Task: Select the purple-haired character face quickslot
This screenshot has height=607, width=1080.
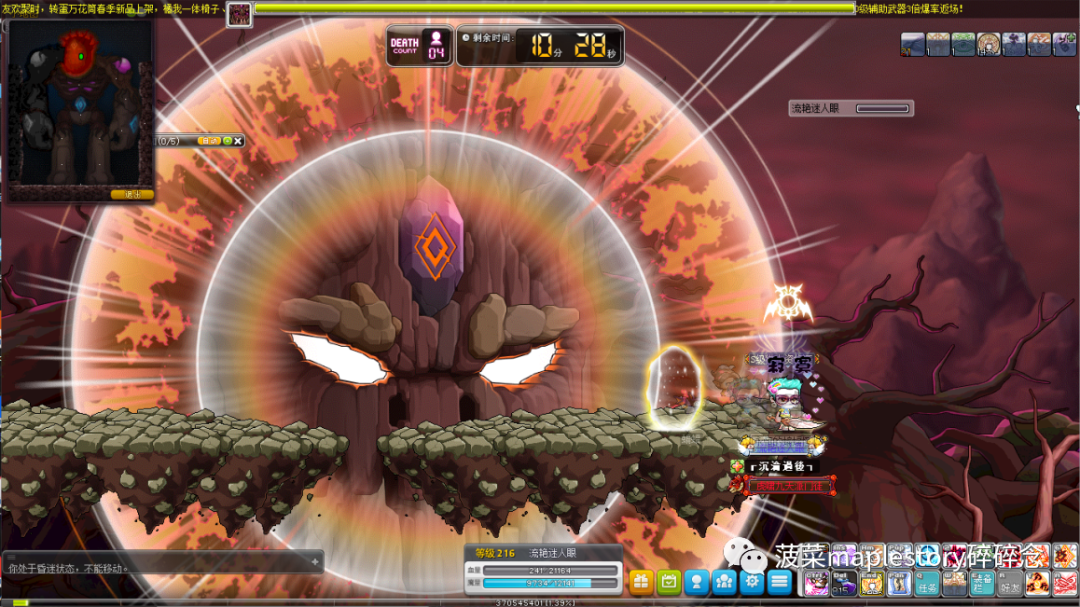Action: tap(816, 583)
